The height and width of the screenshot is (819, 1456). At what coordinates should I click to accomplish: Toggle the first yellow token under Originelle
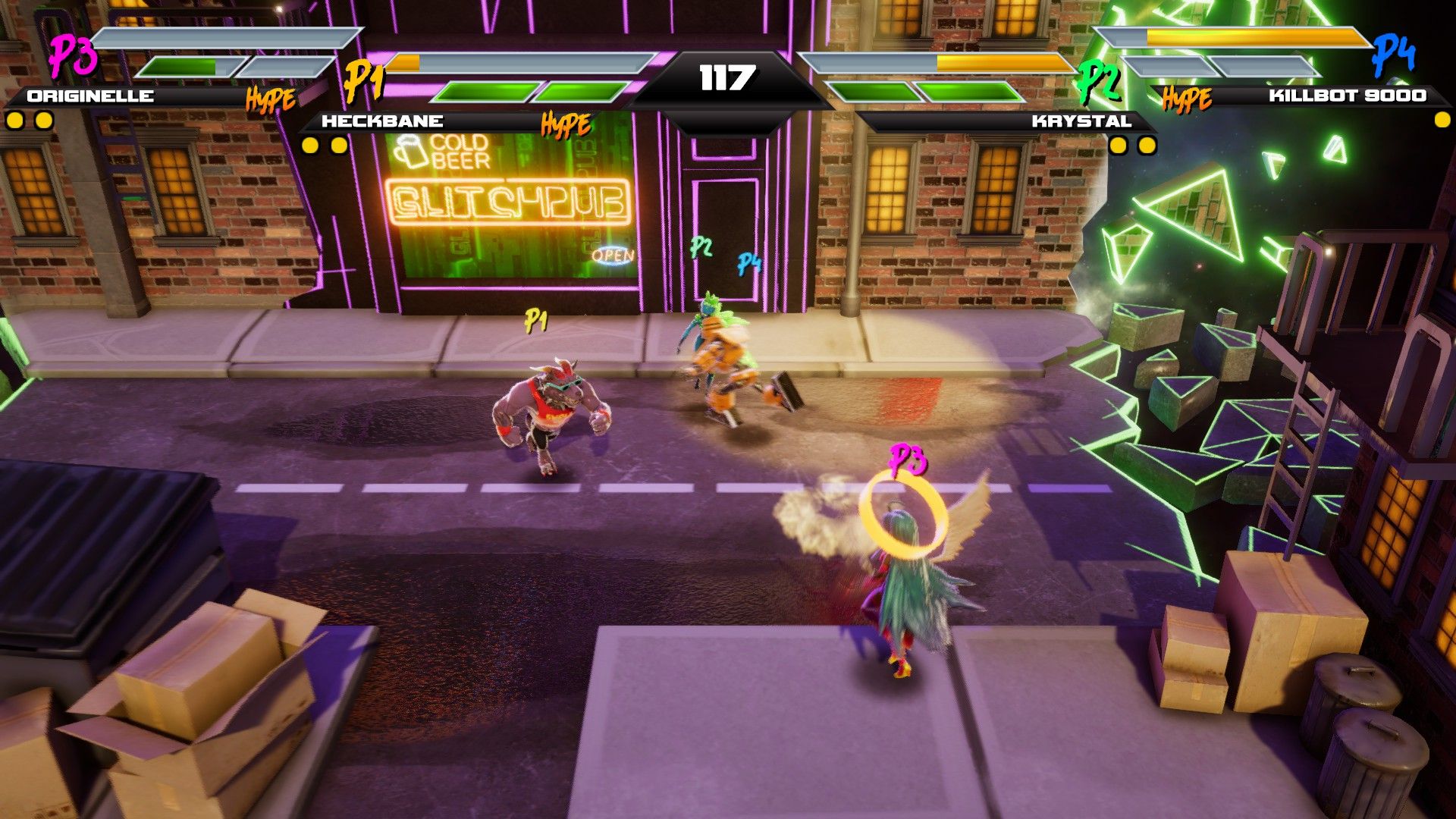click(x=13, y=118)
